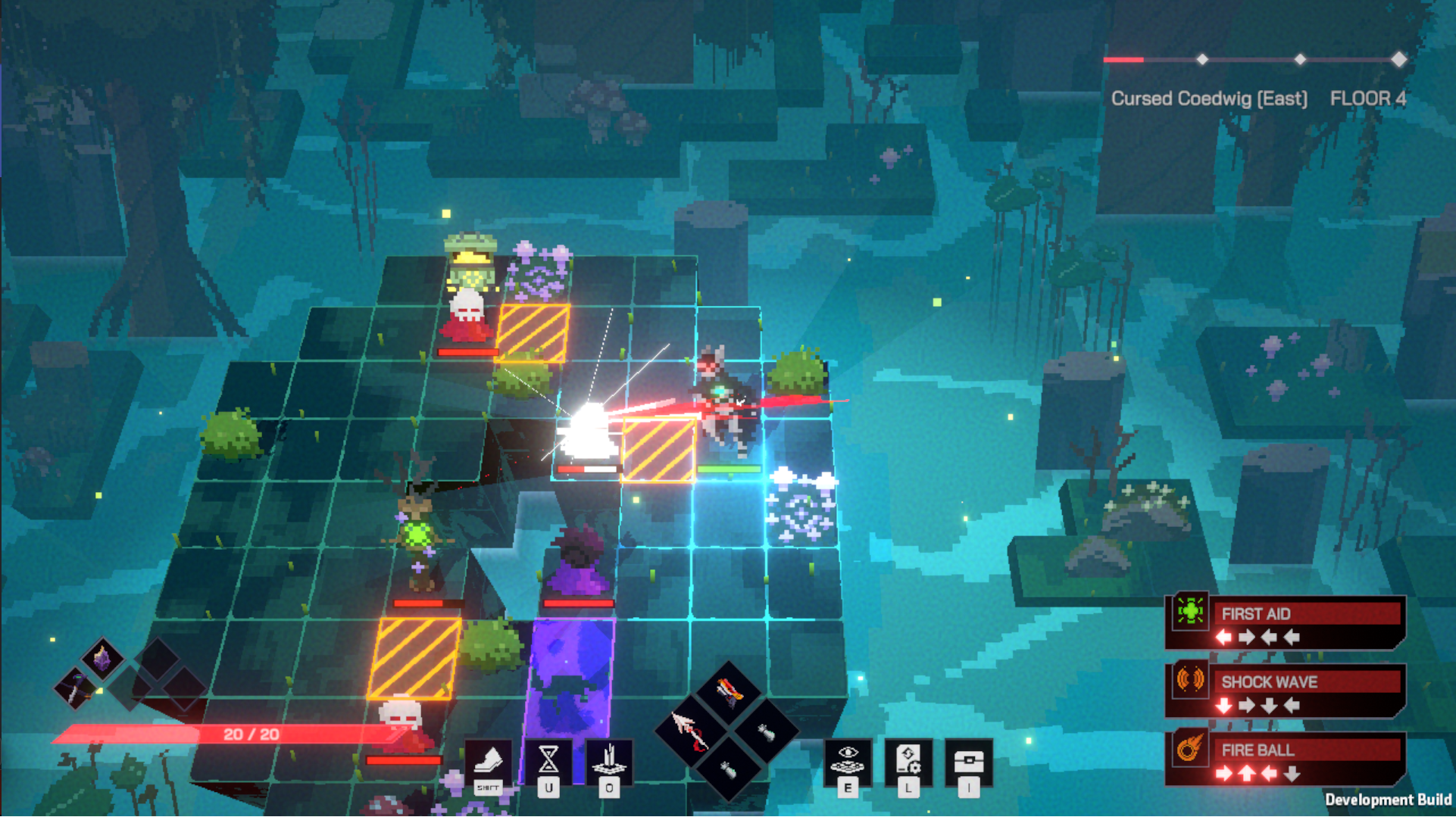Select the First Aid skill
The image size is (1456, 817).
click(1286, 622)
